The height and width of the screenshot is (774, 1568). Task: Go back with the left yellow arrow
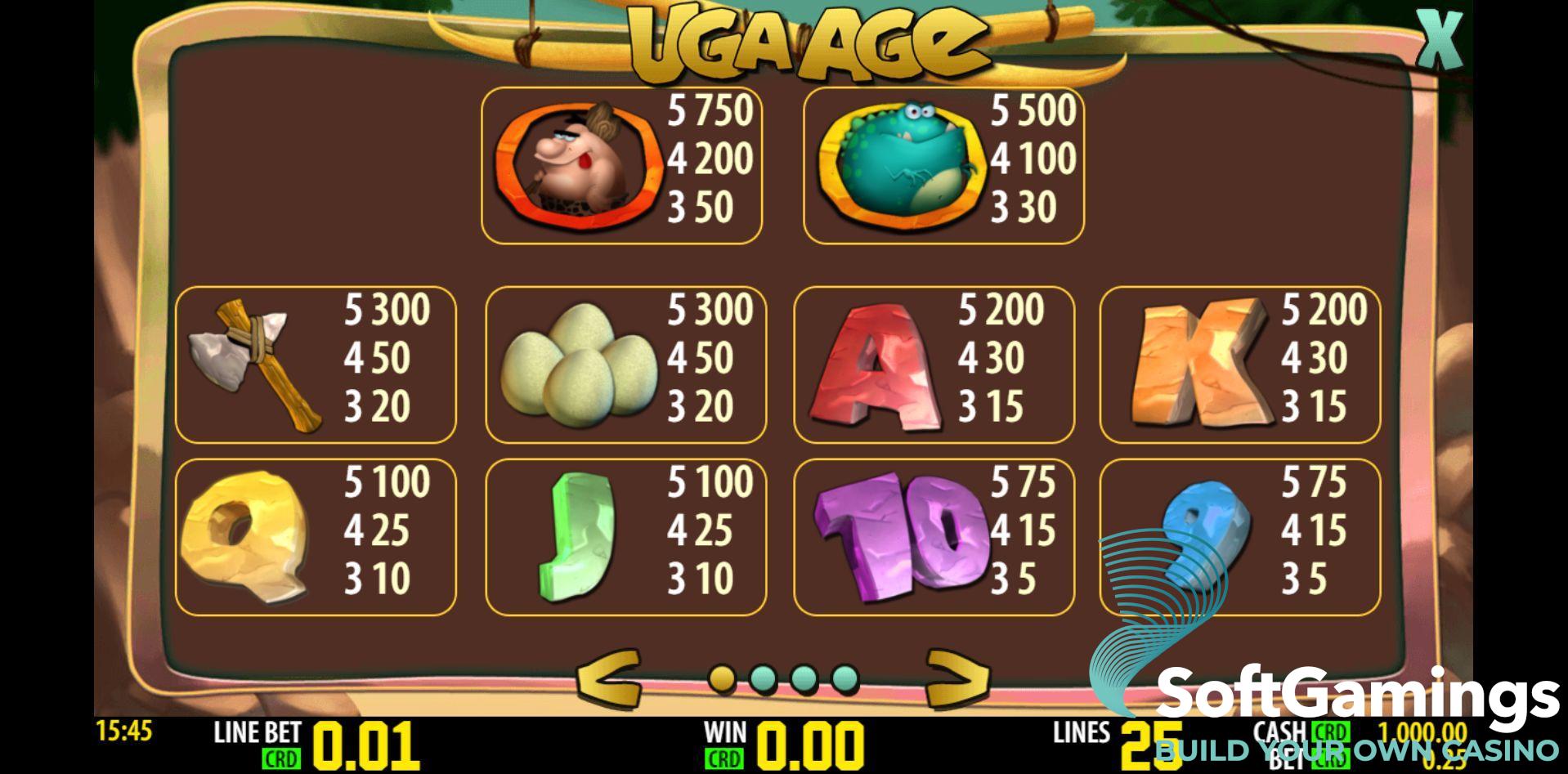click(608, 678)
